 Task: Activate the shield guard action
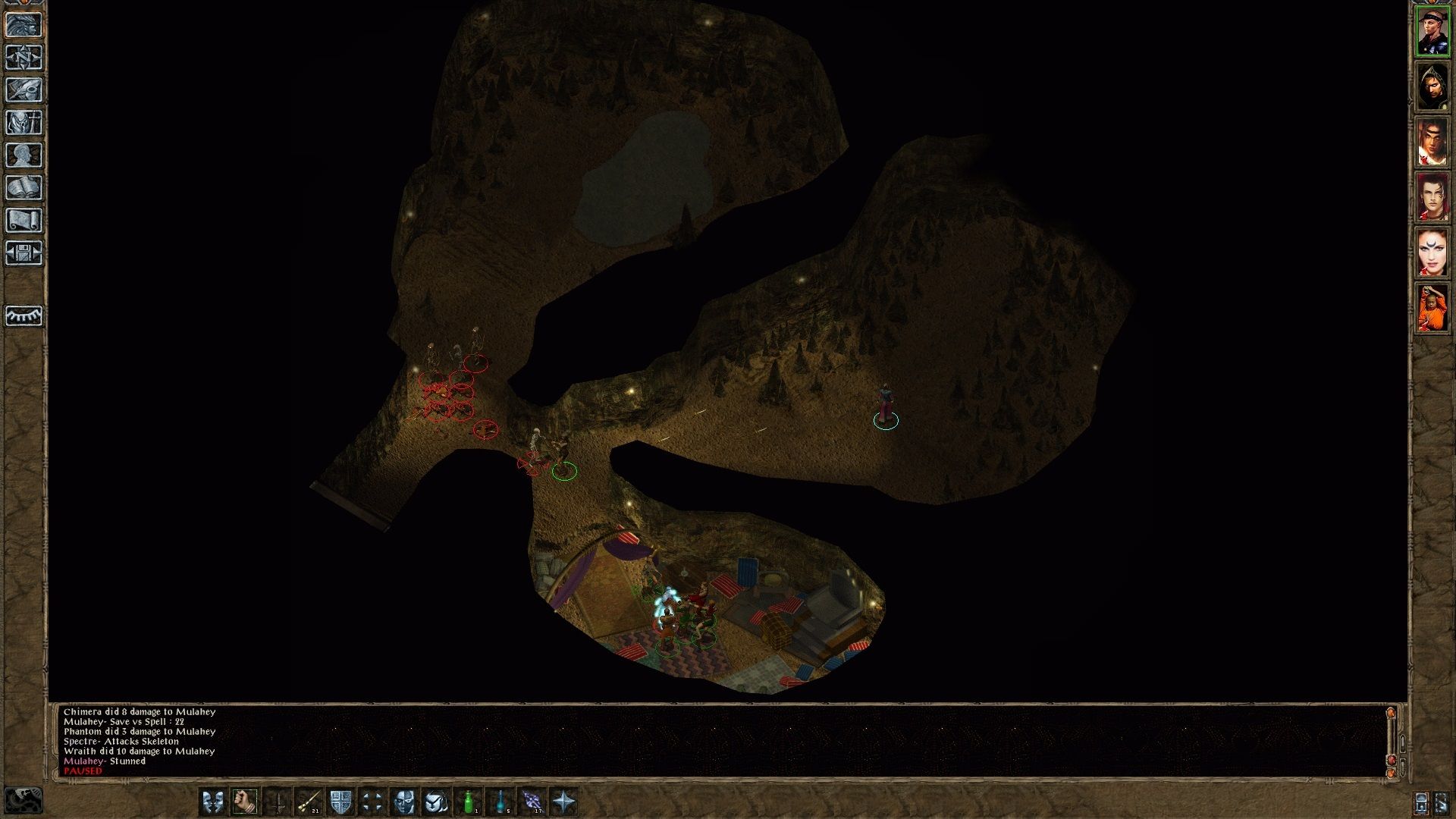[x=340, y=802]
